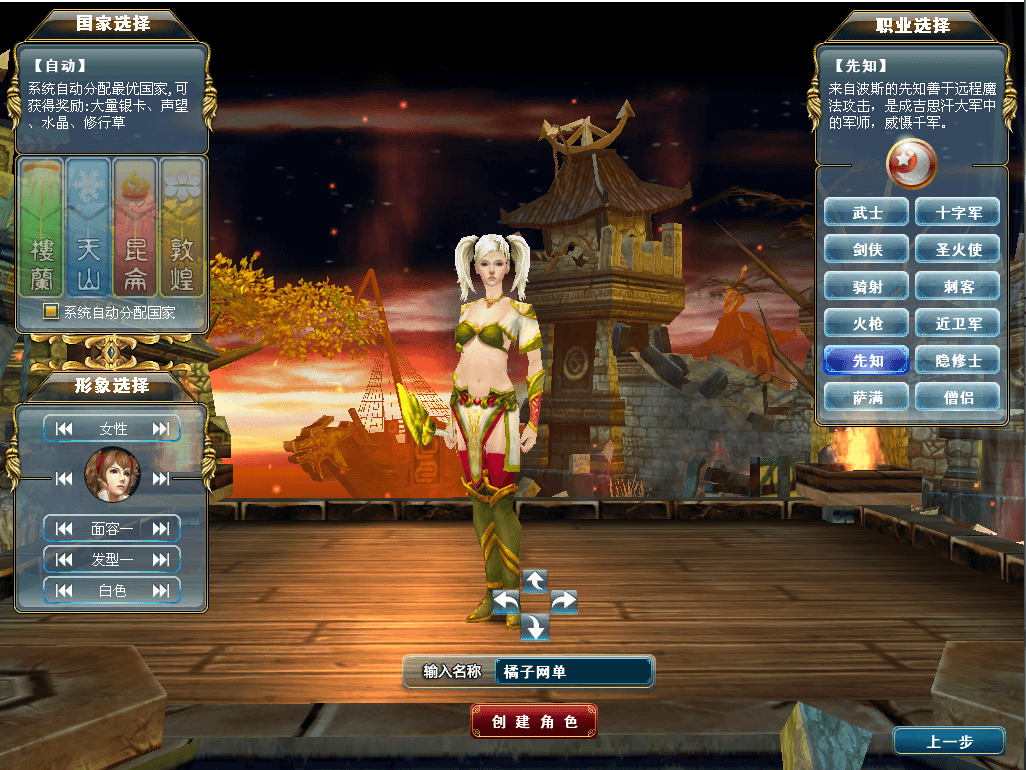Viewport: 1026px width, 770px height.
Task: Choose the 敦煌 nation banner
Action: pyautogui.click(x=182, y=227)
